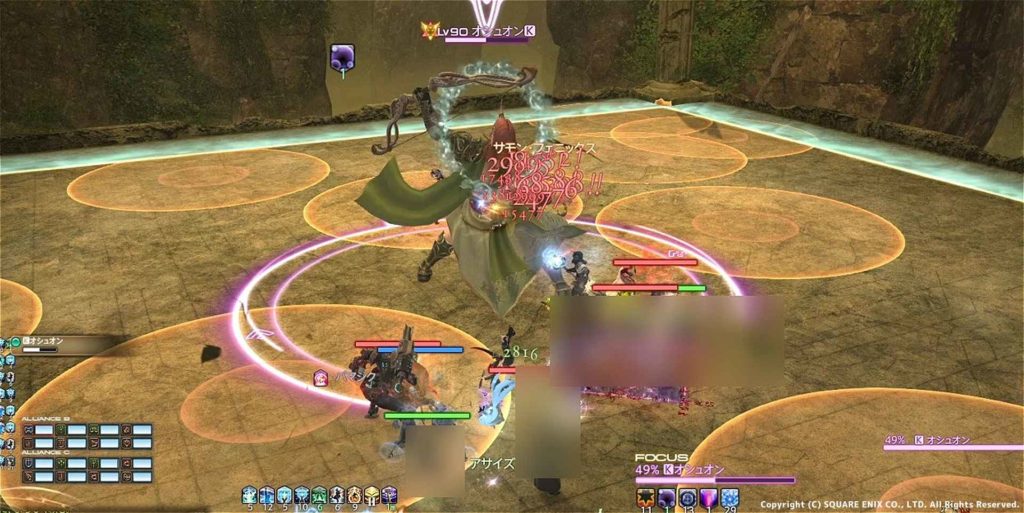Select the Alliance C party list header
The height and width of the screenshot is (513, 1024).
[x=43, y=454]
